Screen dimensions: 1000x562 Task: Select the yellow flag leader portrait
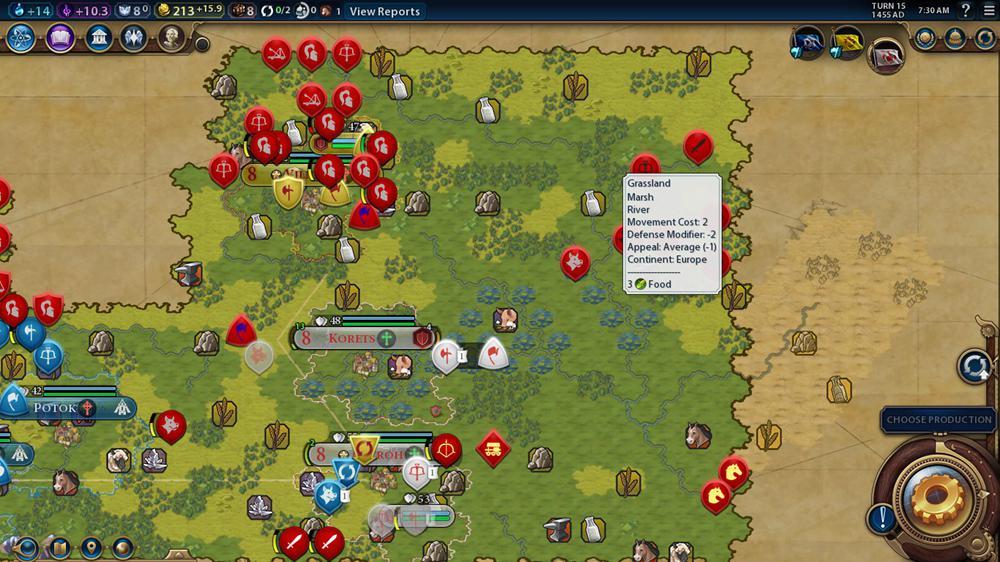click(x=846, y=42)
